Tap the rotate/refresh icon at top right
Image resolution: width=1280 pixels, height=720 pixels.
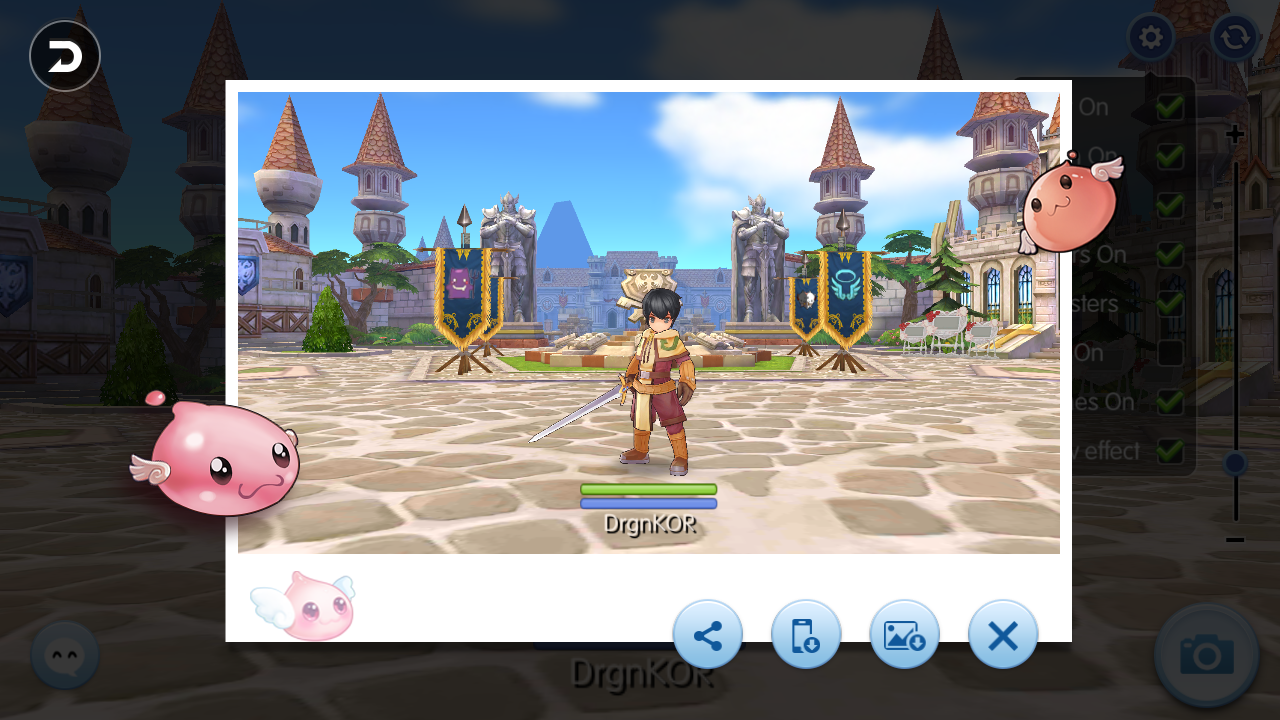click(x=1234, y=37)
